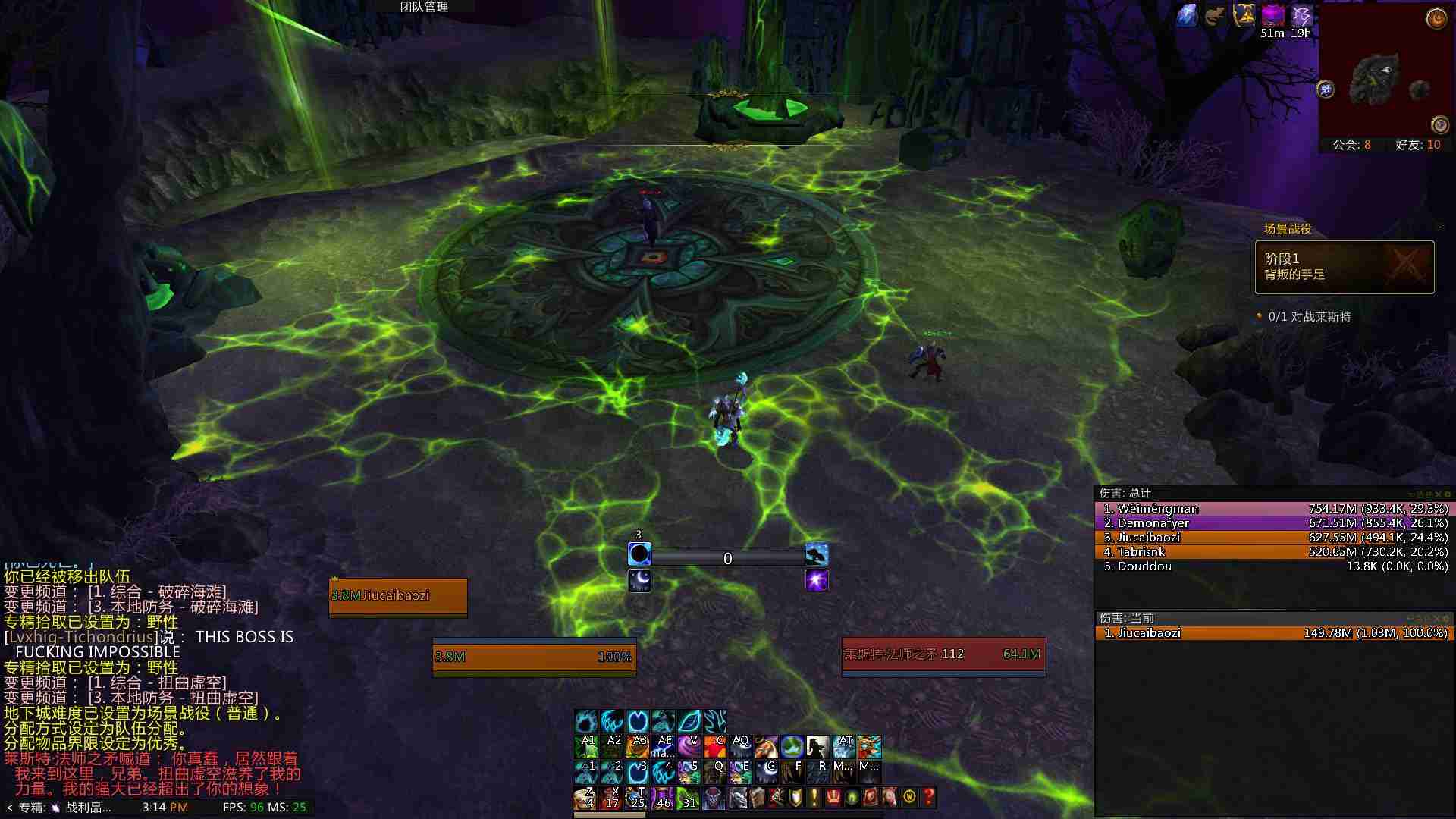Viewport: 1456px width, 819px height.
Task: Open the 团队管理 raid management tab
Action: (425, 7)
